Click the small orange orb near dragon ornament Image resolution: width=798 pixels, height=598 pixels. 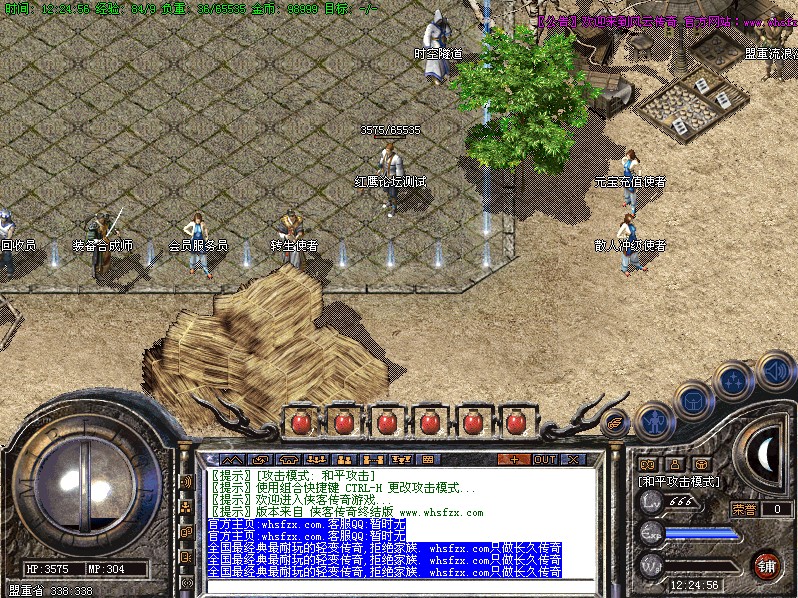point(615,422)
